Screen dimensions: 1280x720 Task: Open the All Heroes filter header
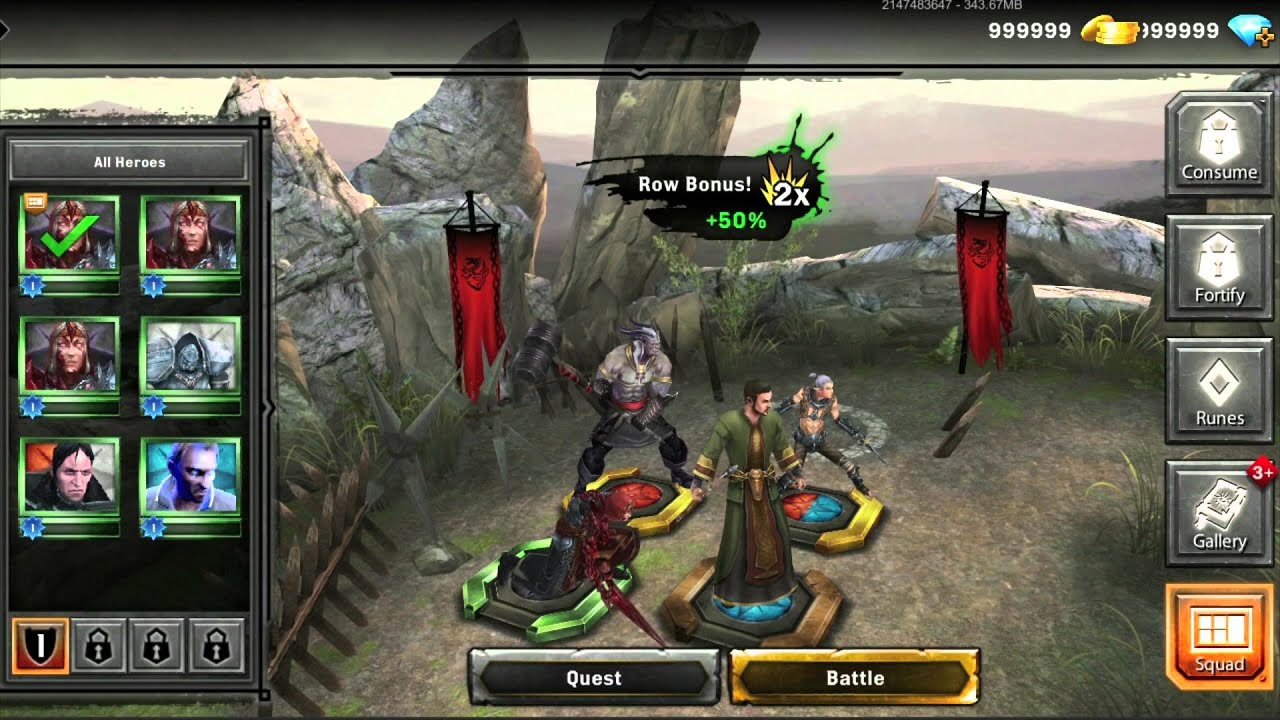[x=129, y=161]
